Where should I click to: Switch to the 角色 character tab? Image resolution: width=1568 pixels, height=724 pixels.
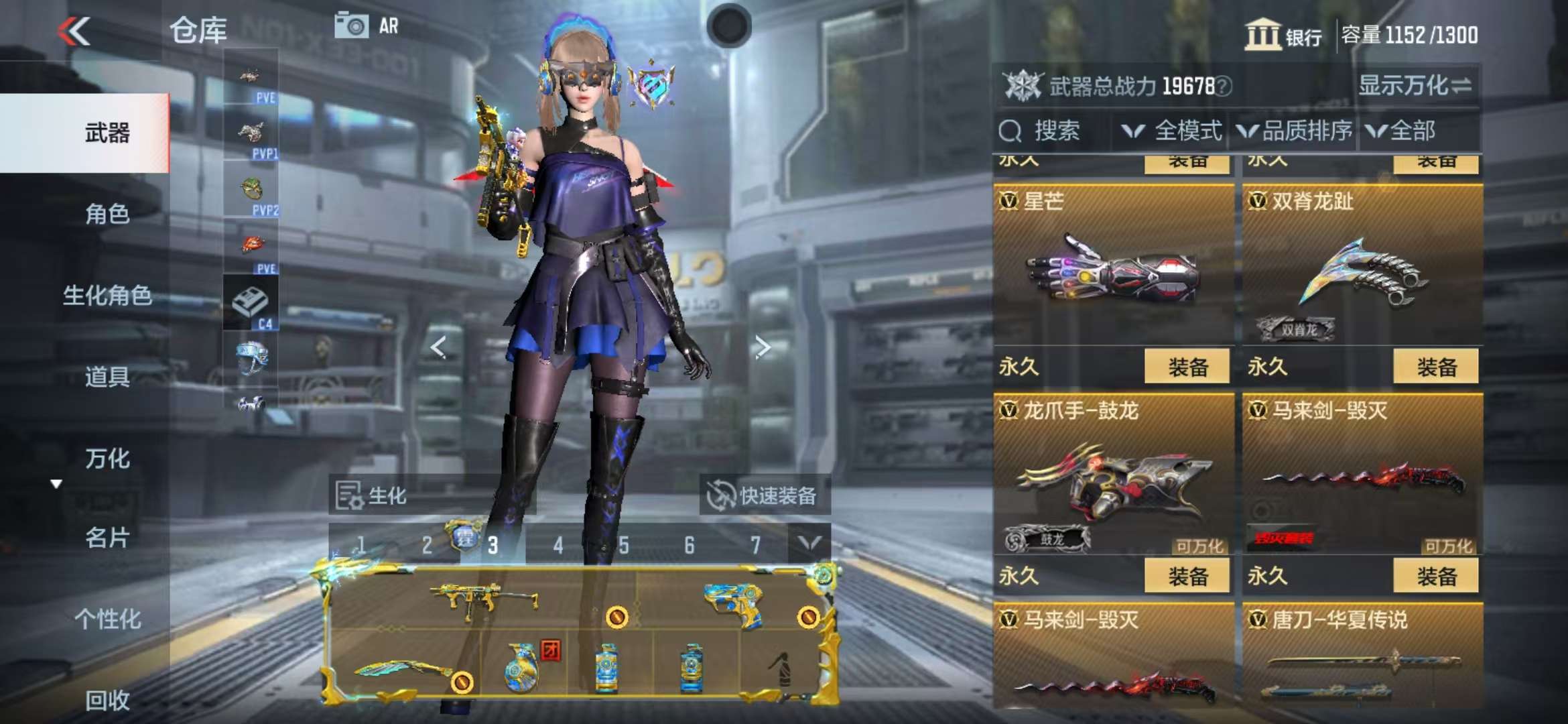click(107, 214)
